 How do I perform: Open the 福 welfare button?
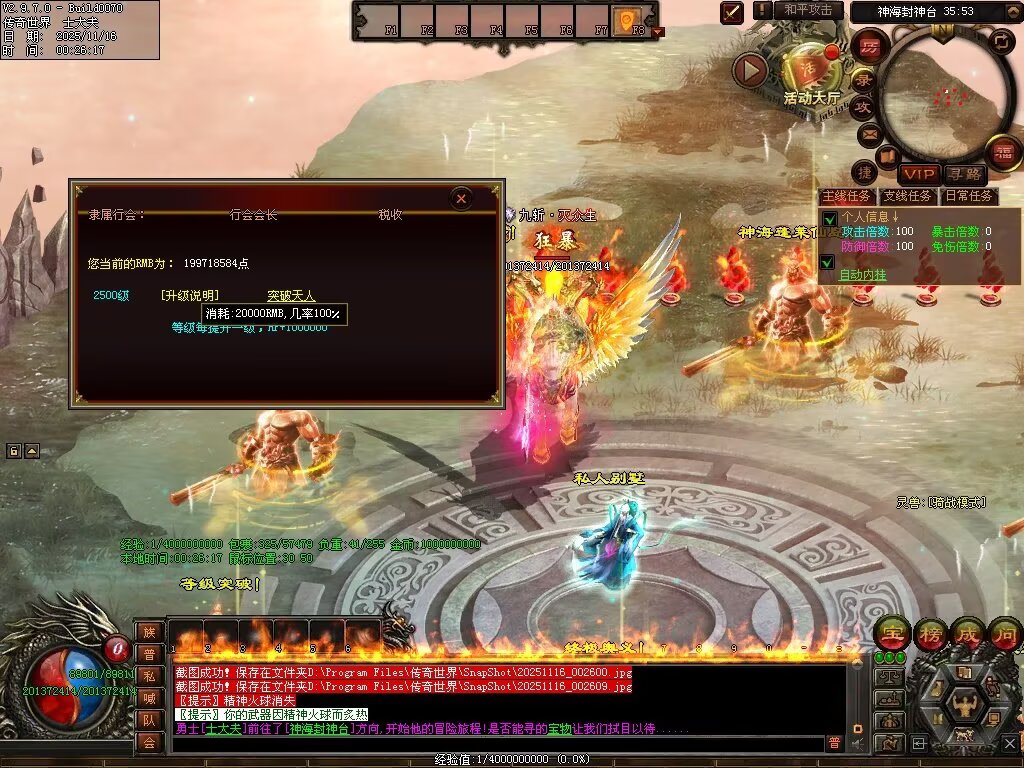(1003, 153)
